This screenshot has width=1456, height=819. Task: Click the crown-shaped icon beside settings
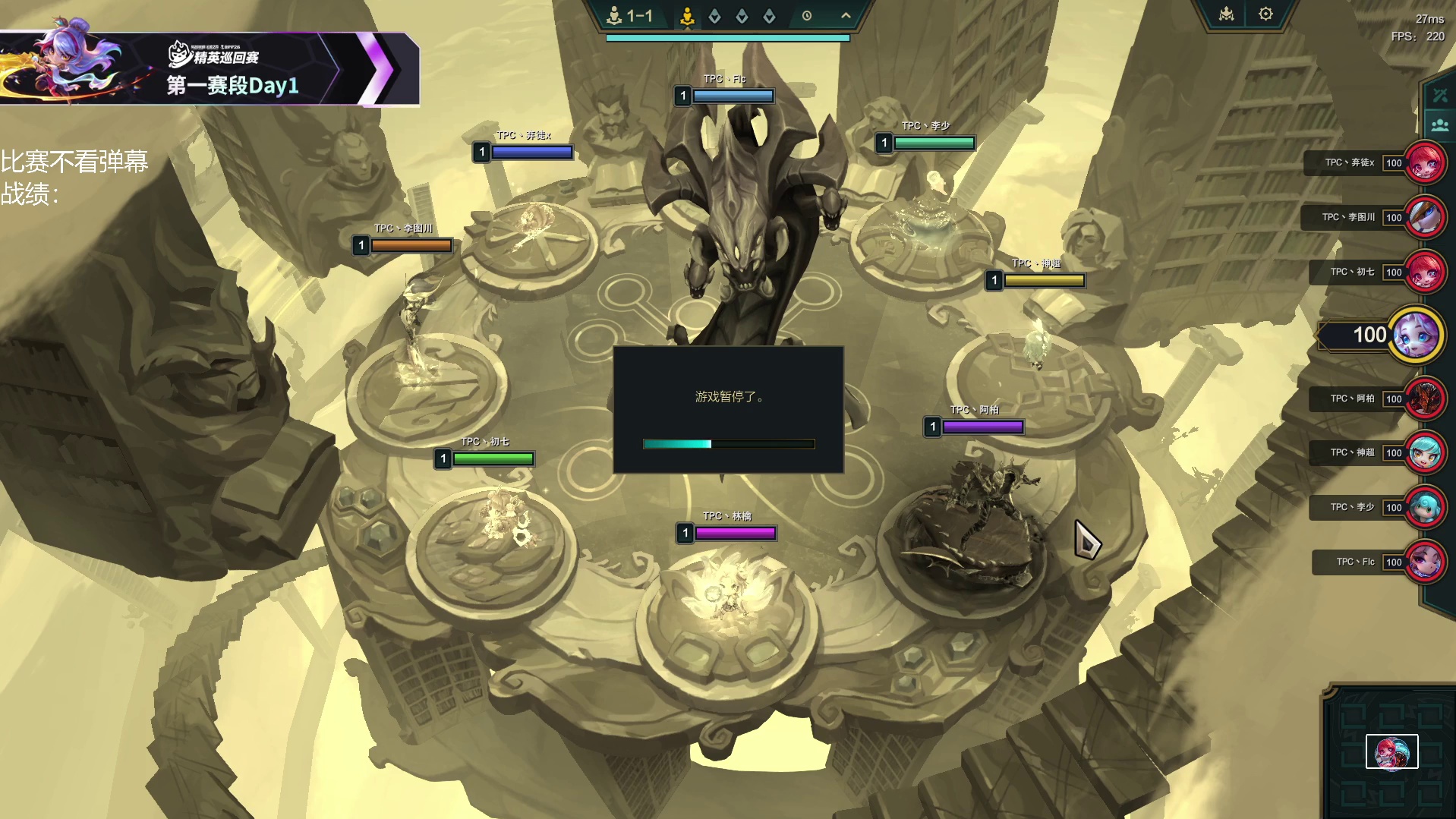click(x=1227, y=14)
